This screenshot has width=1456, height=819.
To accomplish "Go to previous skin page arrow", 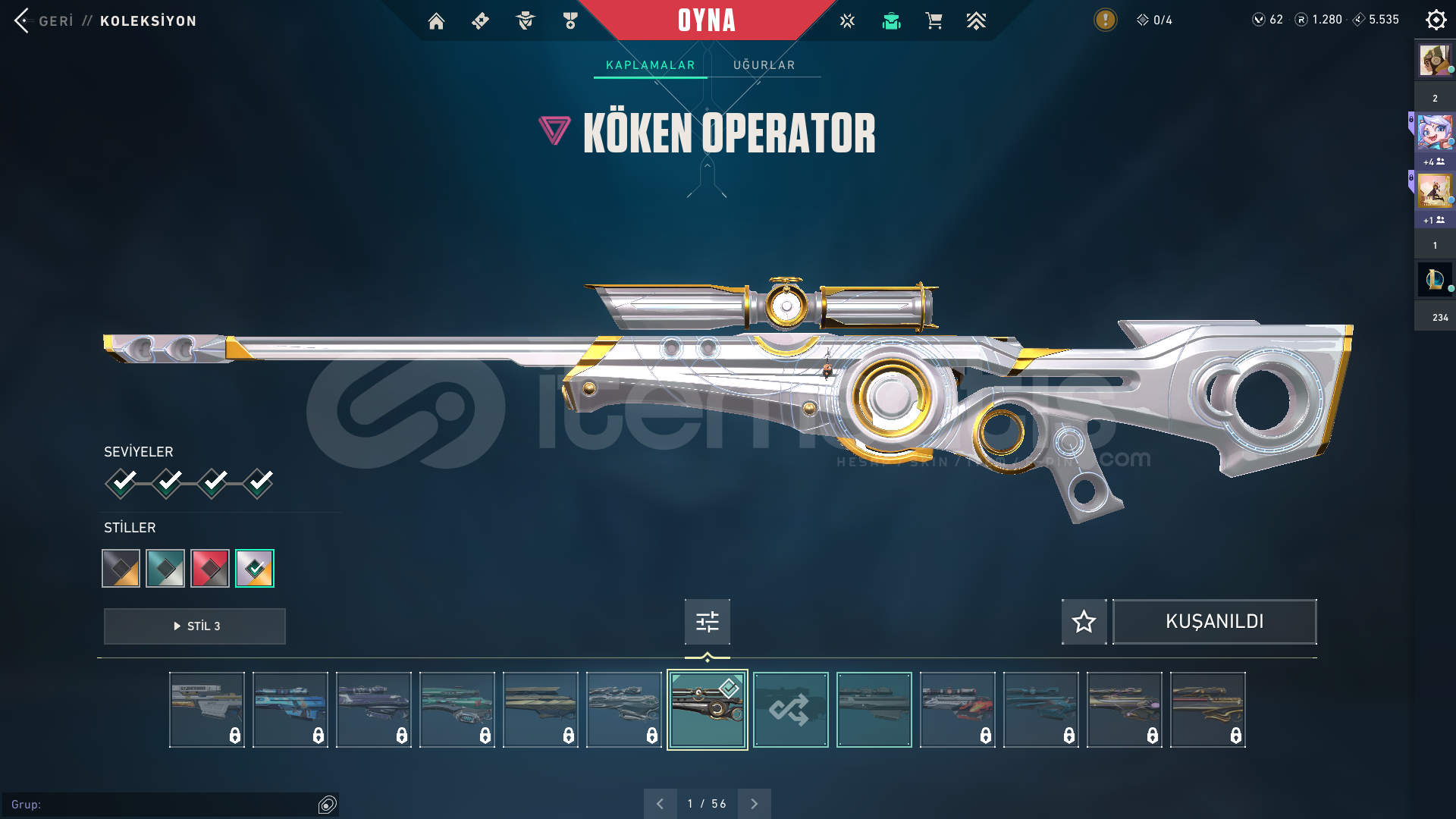I will pos(660,804).
